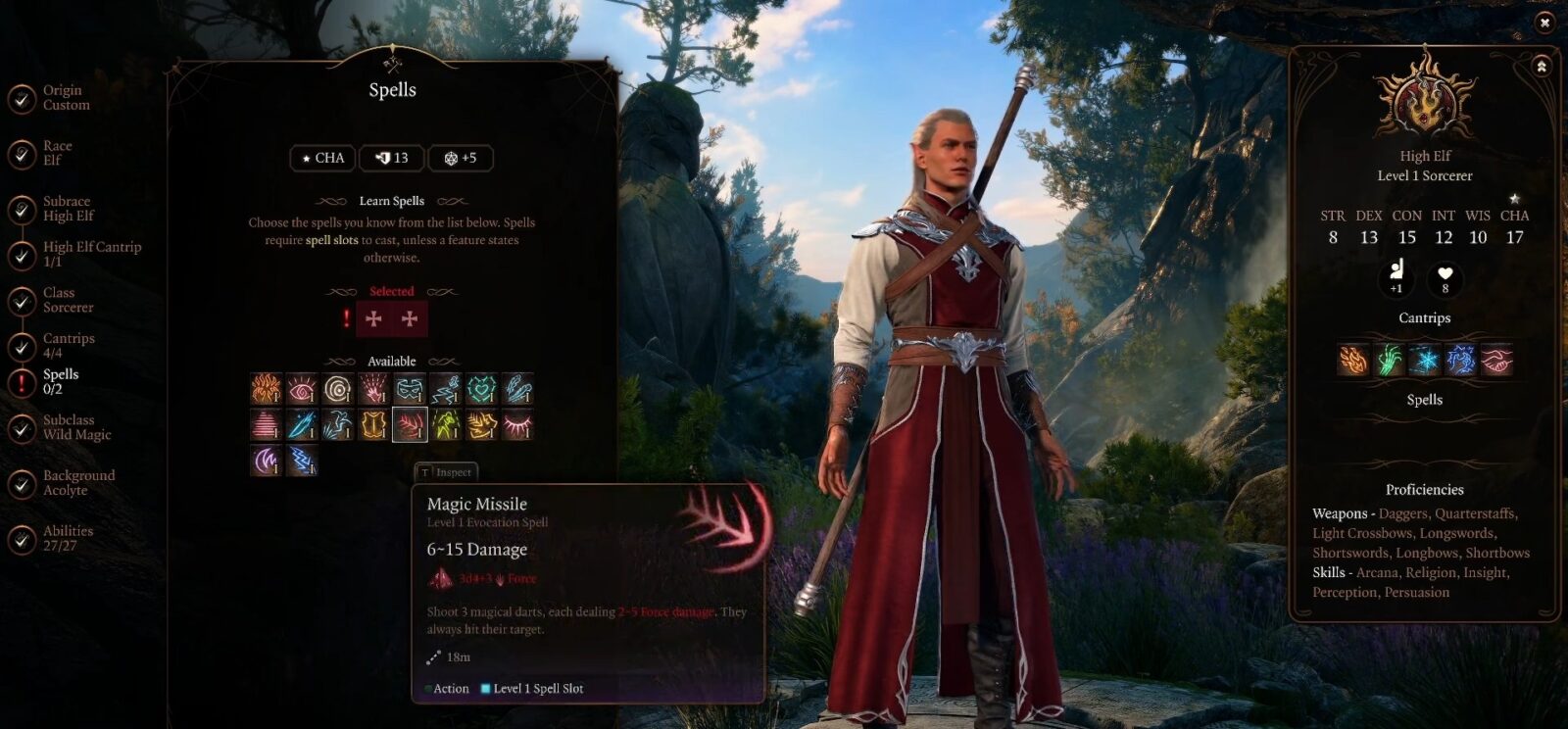Select the High Elf Cantrip step
The image size is (1568, 729).
pyautogui.click(x=91, y=255)
